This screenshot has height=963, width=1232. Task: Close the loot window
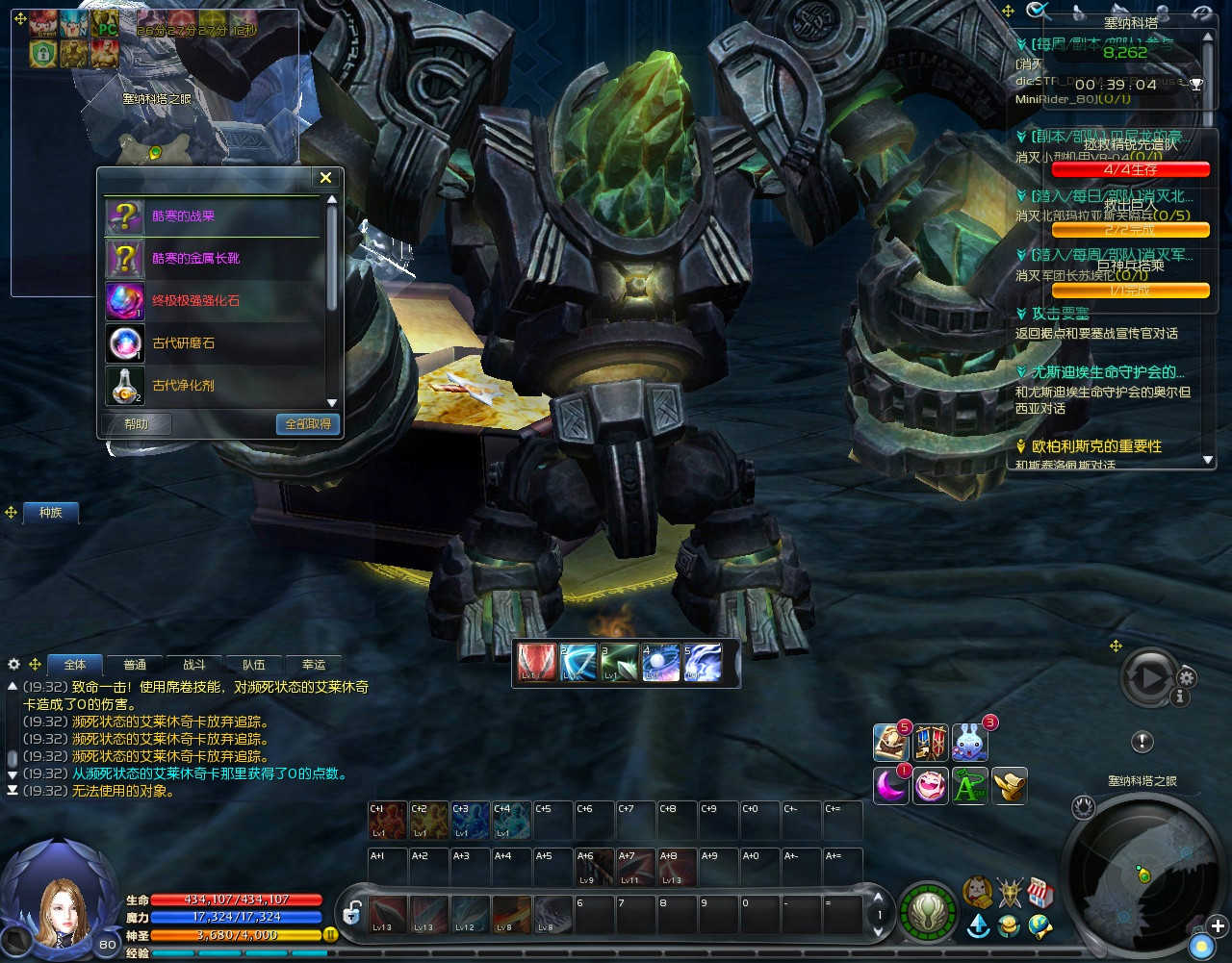pyautogui.click(x=325, y=178)
